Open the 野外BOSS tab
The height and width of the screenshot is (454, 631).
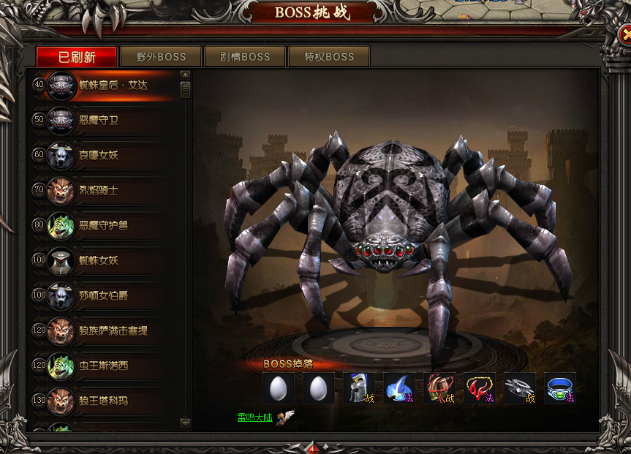pos(160,57)
